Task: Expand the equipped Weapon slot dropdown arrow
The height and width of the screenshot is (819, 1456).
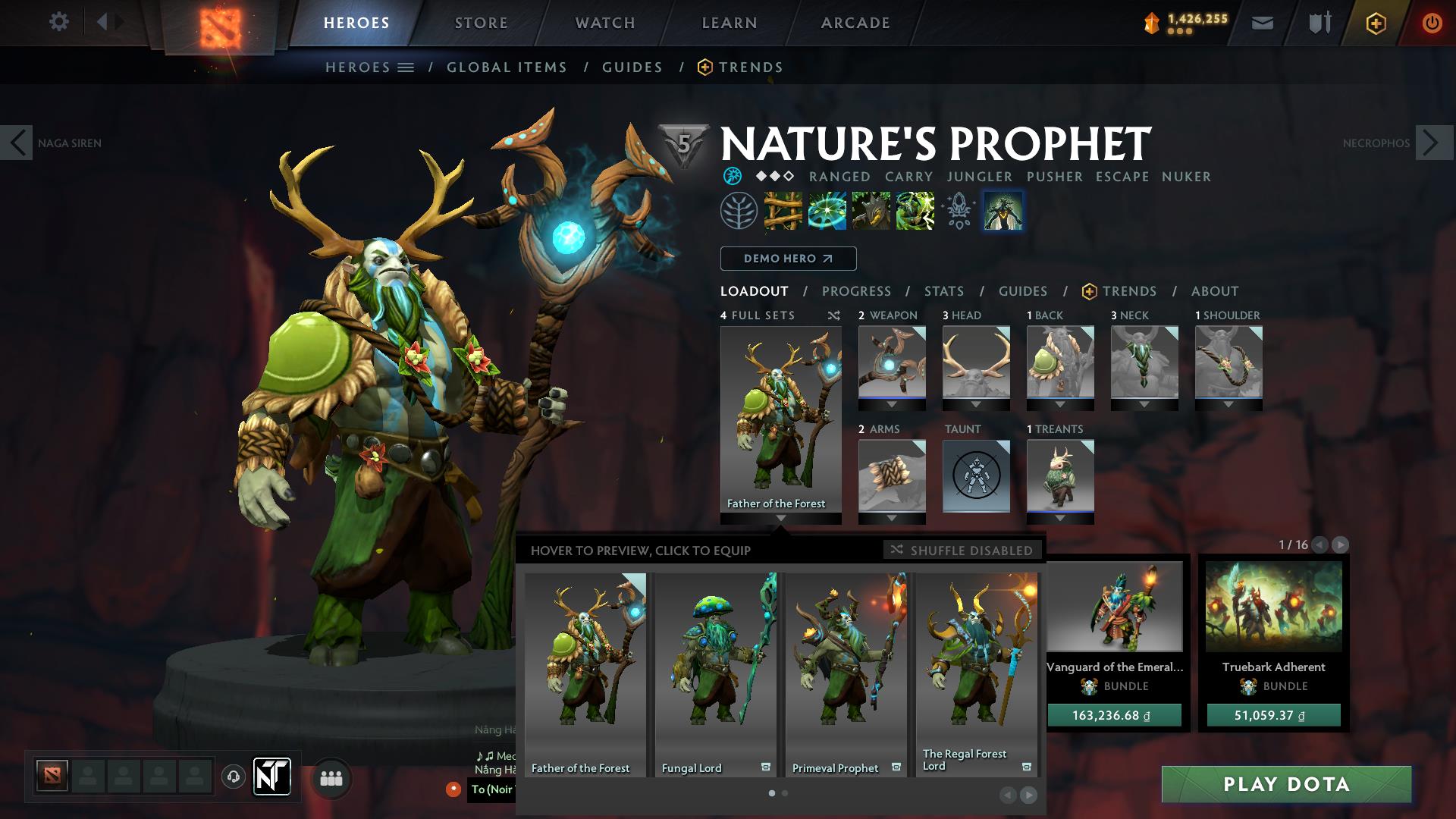Action: (x=891, y=404)
